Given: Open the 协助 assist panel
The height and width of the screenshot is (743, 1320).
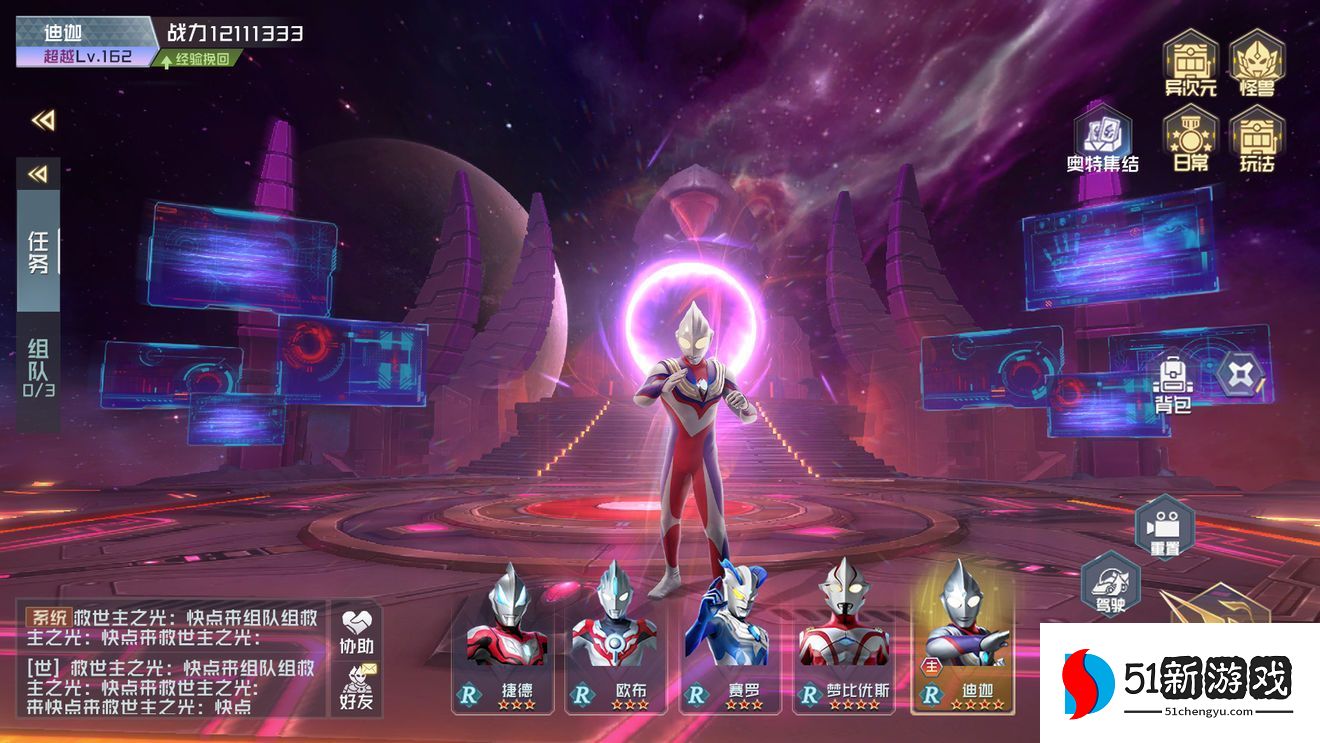Looking at the screenshot, I should pos(356,630).
